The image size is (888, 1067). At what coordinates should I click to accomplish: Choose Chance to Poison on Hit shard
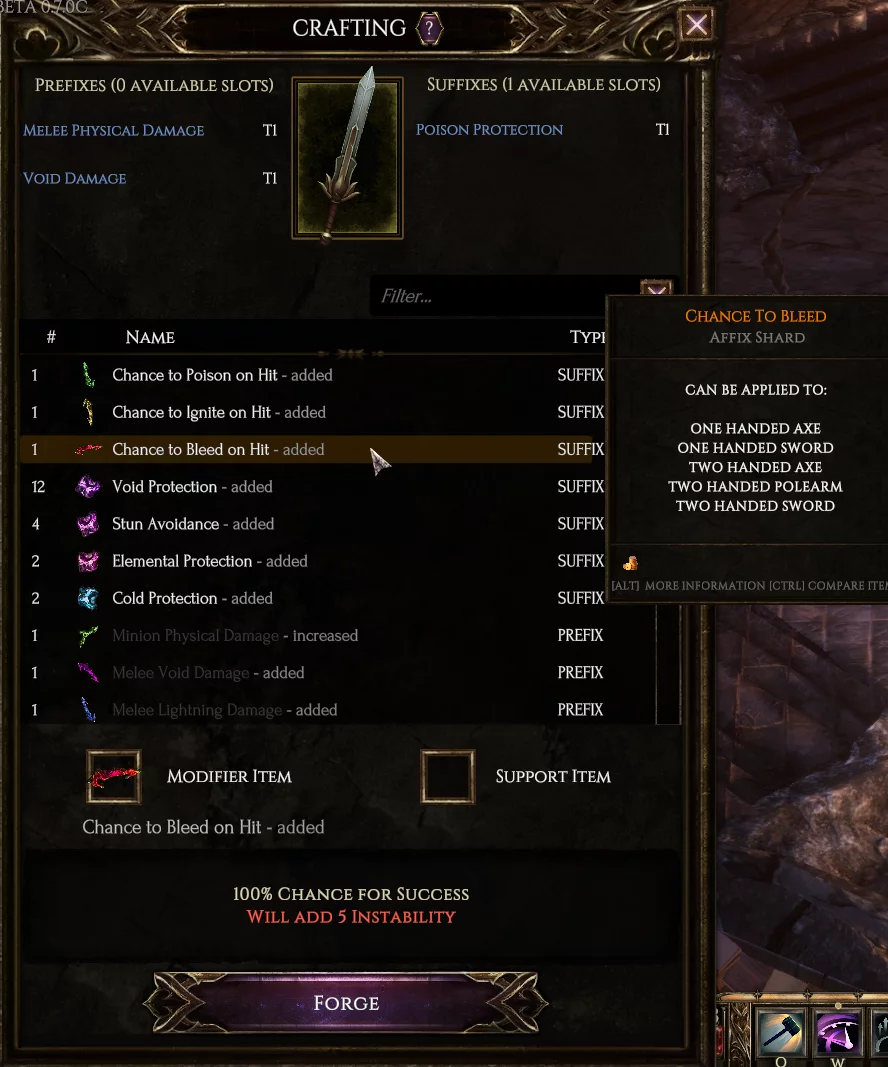tap(195, 375)
